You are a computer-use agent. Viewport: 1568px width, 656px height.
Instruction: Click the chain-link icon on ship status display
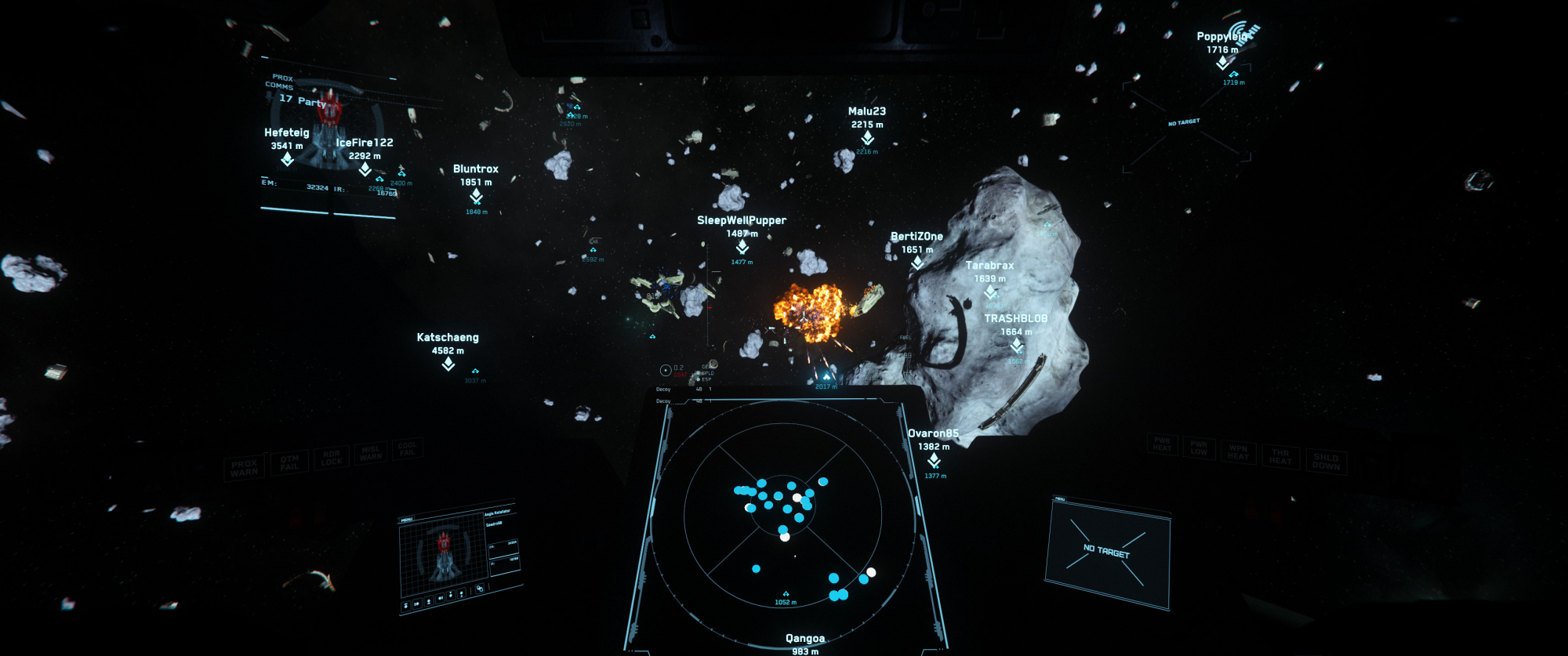pyautogui.click(x=479, y=589)
